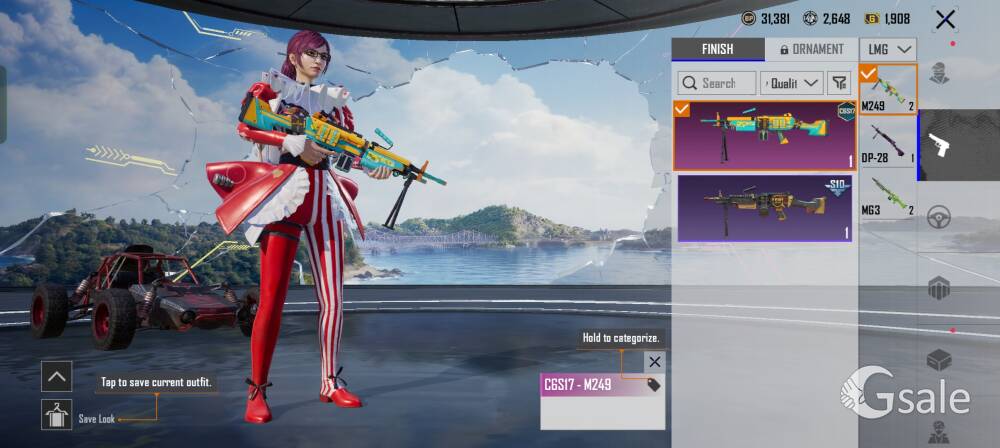This screenshot has width=1000, height=448.
Task: Close the inventory screen with the X
Action: (944, 19)
